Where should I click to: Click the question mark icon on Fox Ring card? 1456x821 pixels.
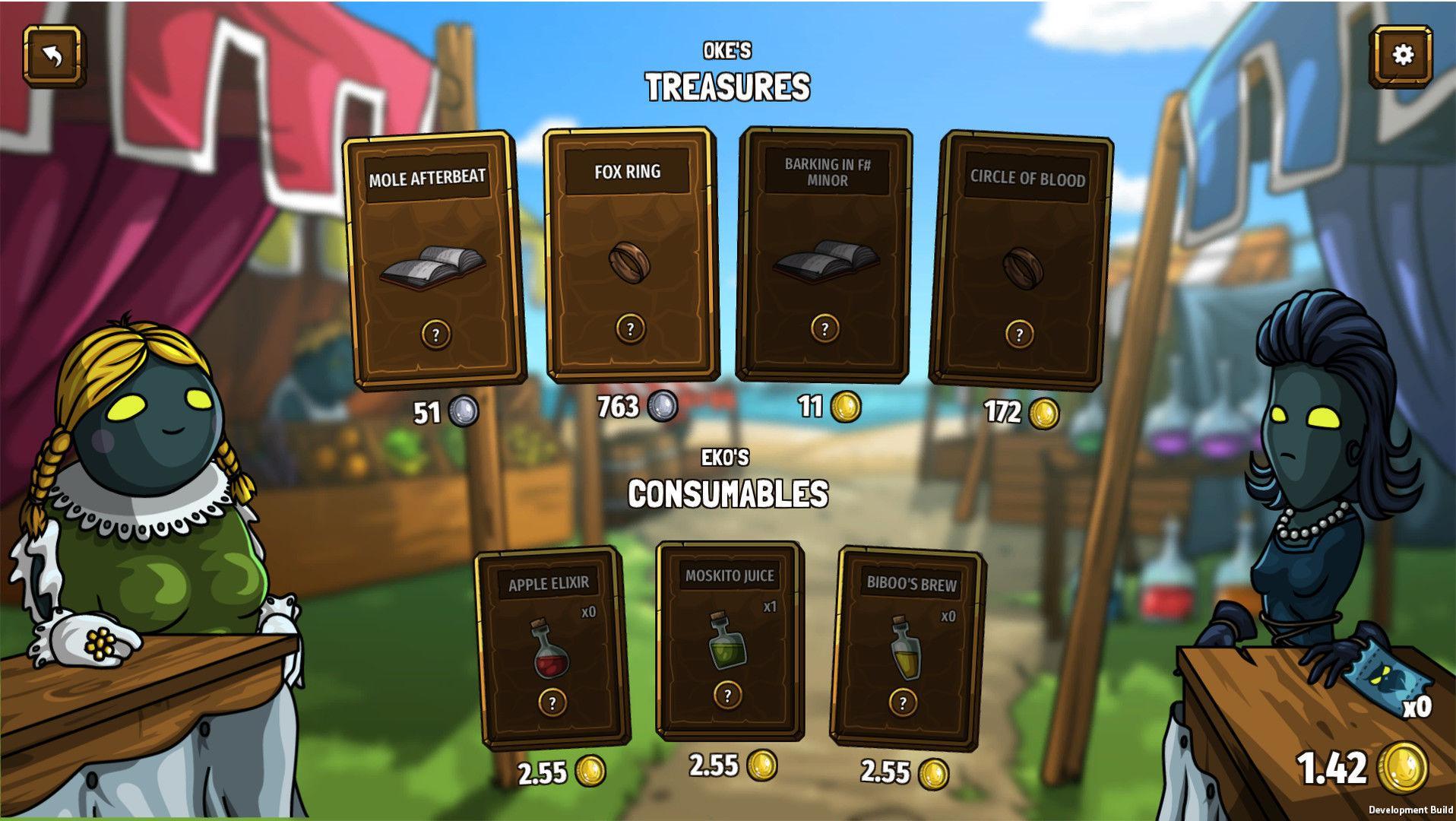pyautogui.click(x=630, y=327)
